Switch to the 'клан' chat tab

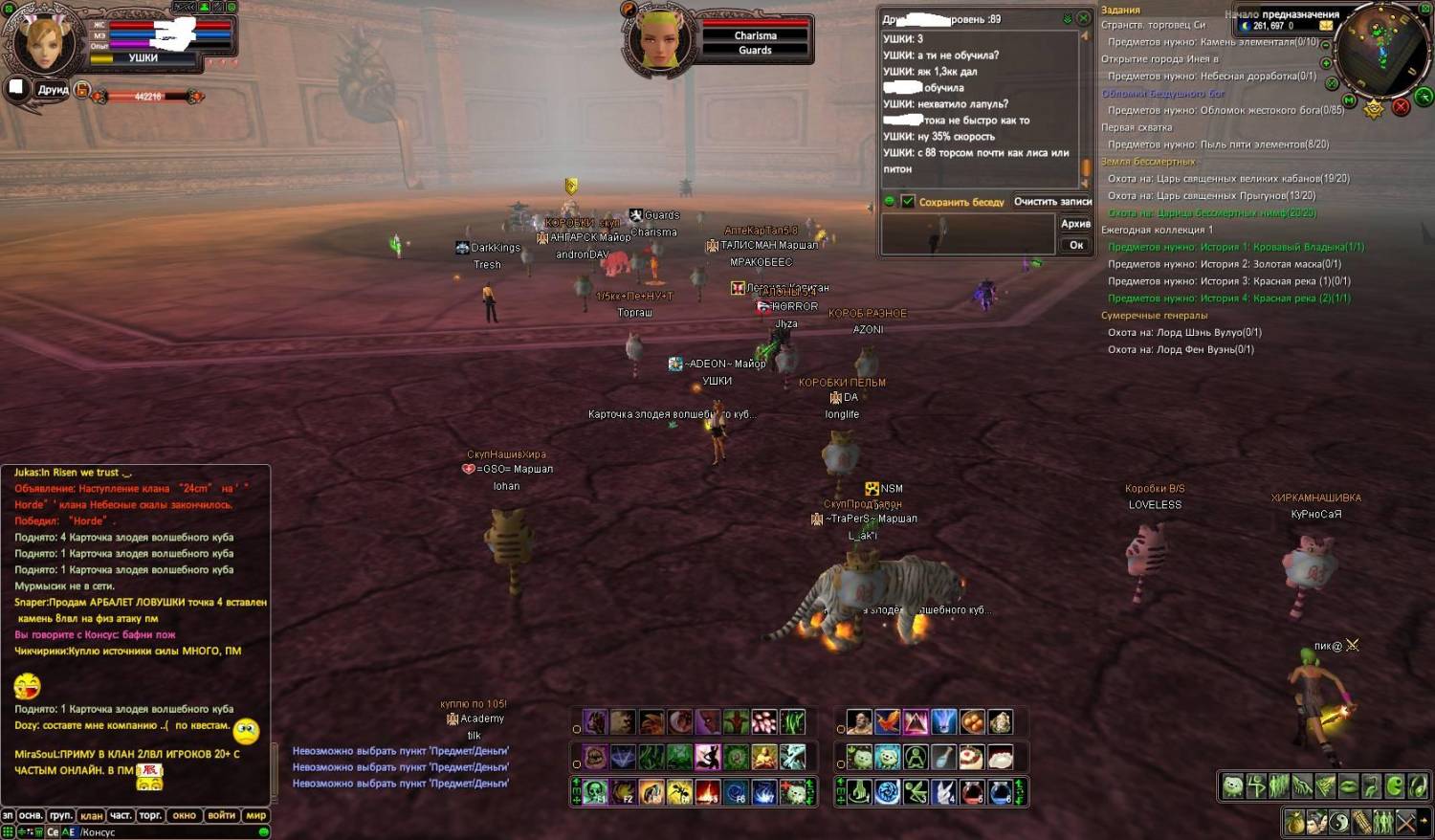(92, 816)
